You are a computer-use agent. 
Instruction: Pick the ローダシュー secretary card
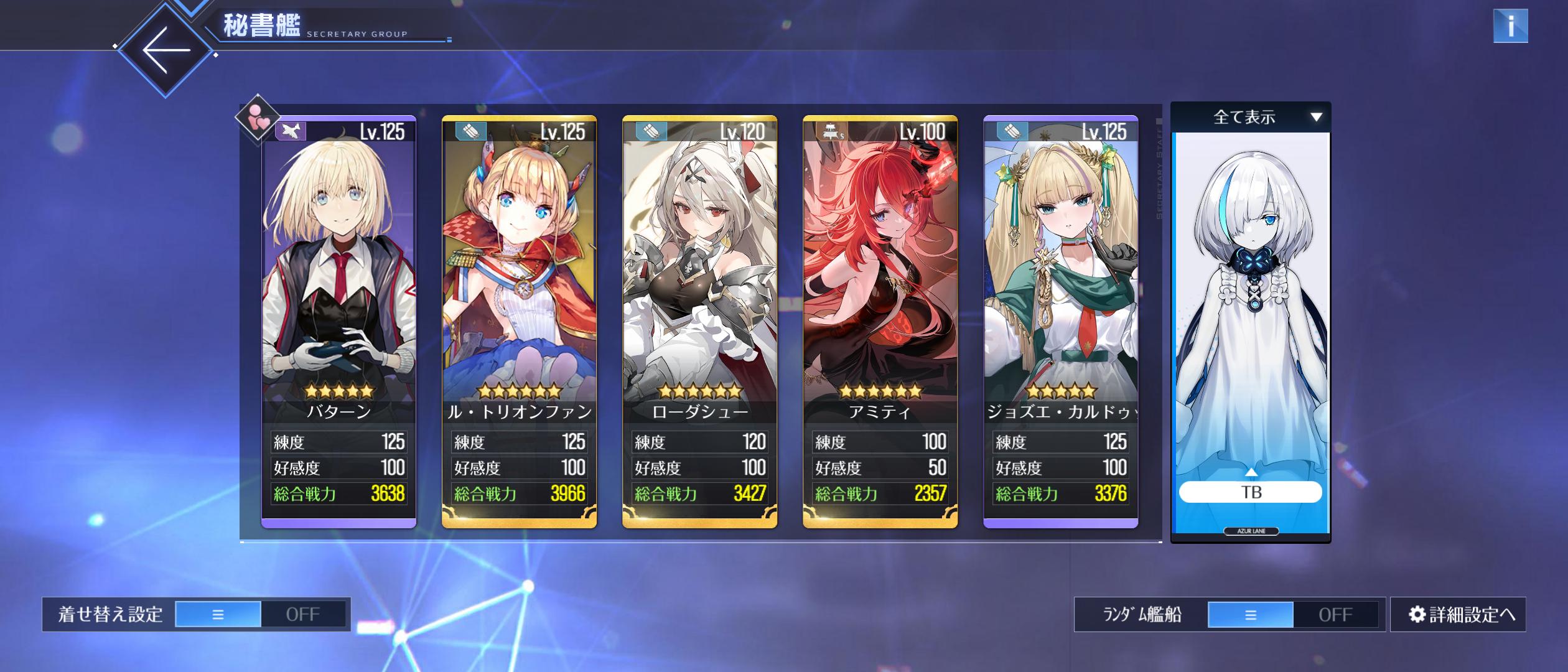coord(699,280)
